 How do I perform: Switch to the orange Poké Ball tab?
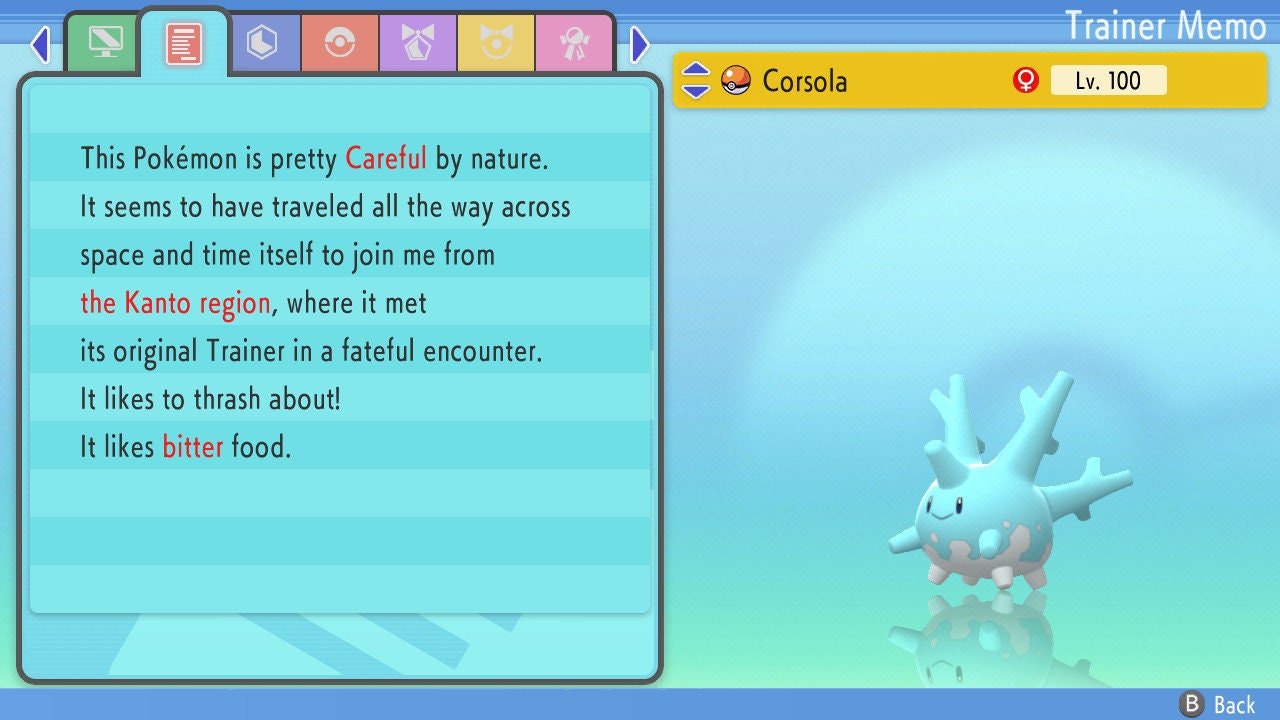pyautogui.click(x=340, y=43)
